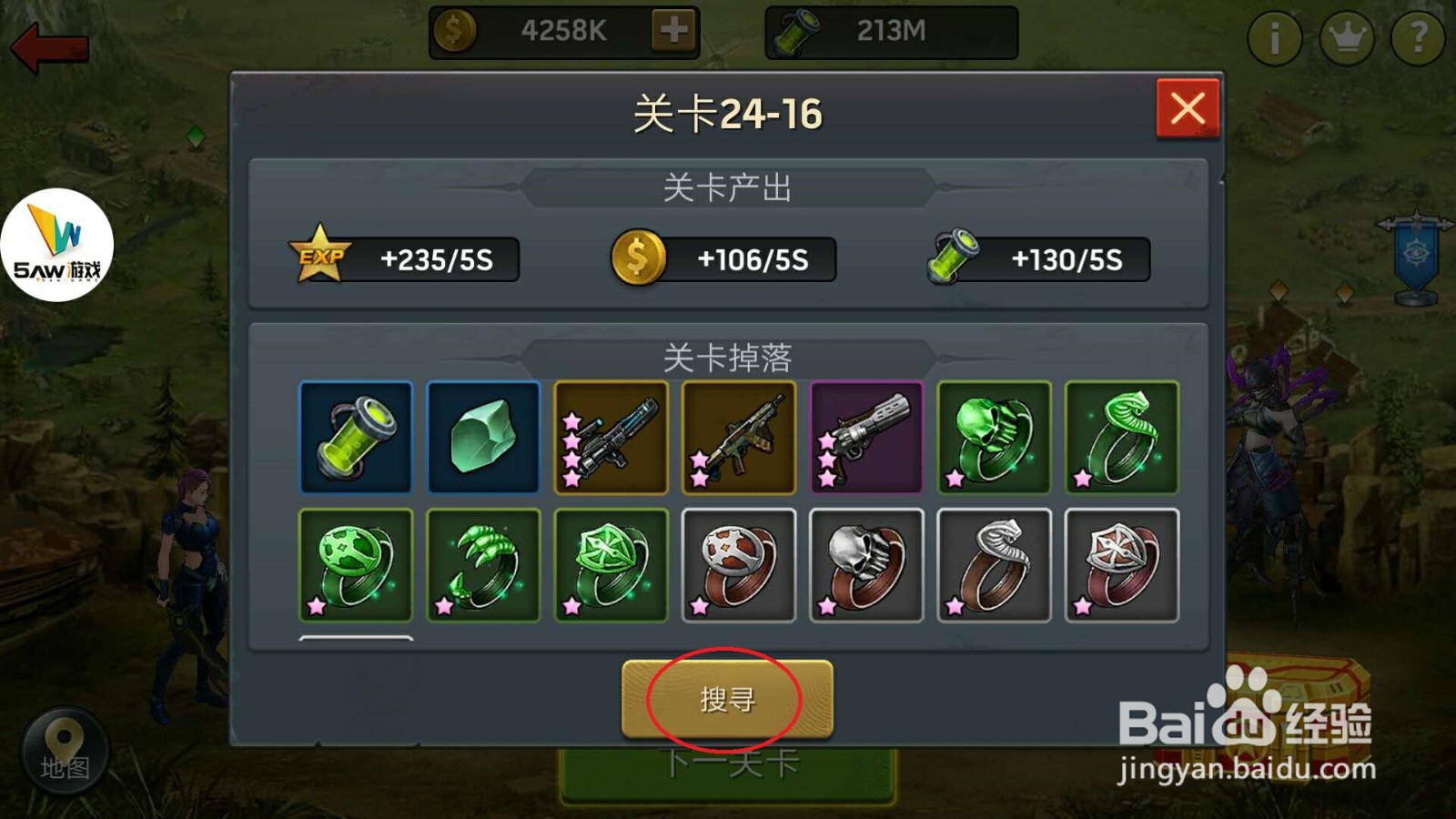Select the three-star sniper rifle drop
The image size is (1456, 819).
[x=611, y=438]
